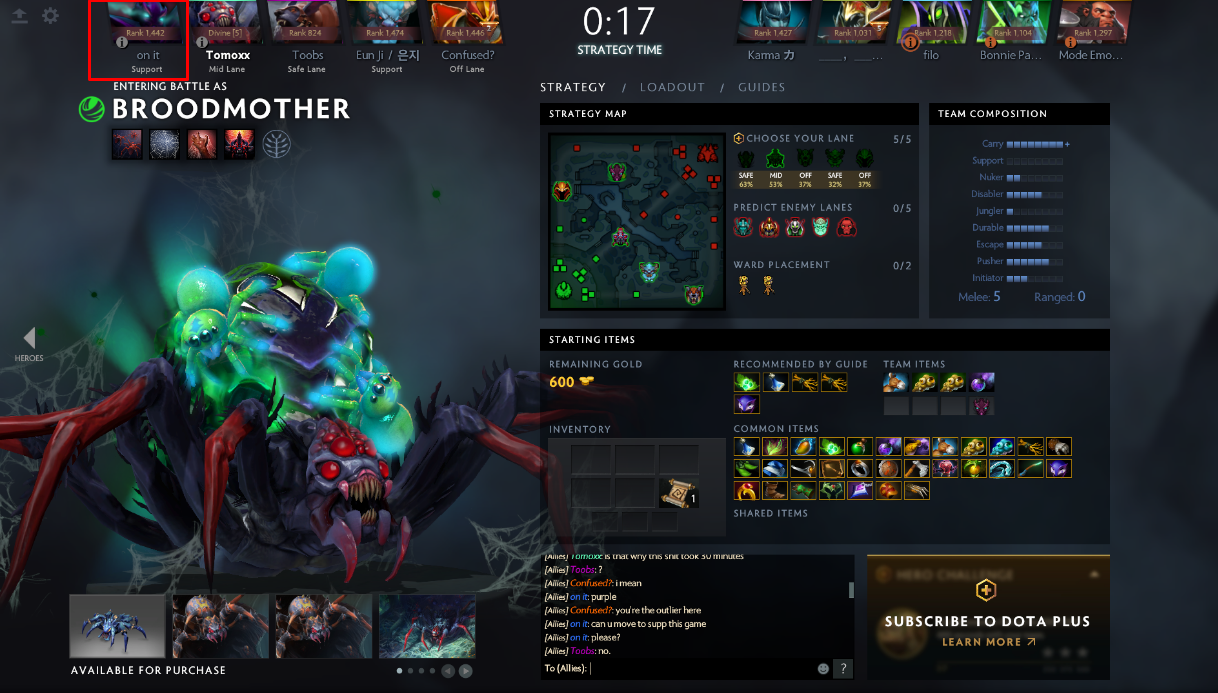
Task: Open the Broodmother talent tree icon
Action: (x=277, y=144)
